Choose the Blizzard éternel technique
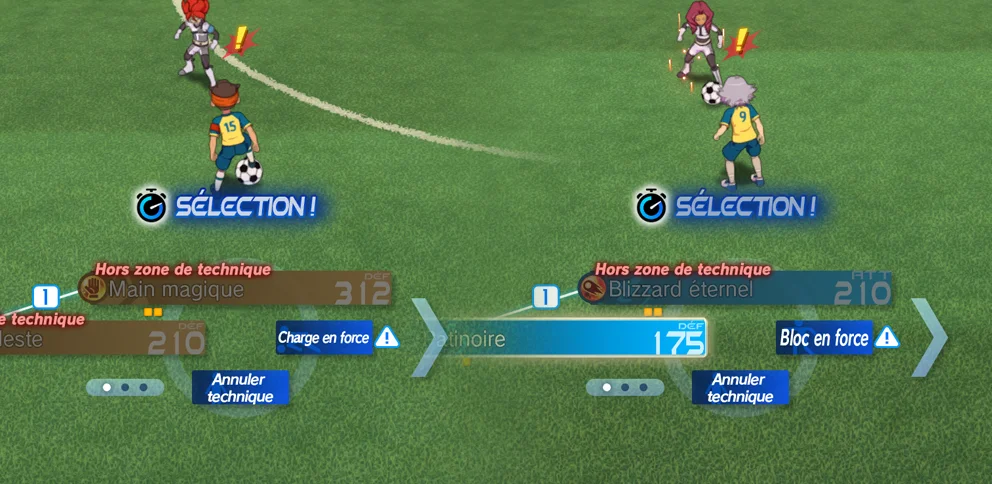The image size is (992, 484). (x=735, y=290)
